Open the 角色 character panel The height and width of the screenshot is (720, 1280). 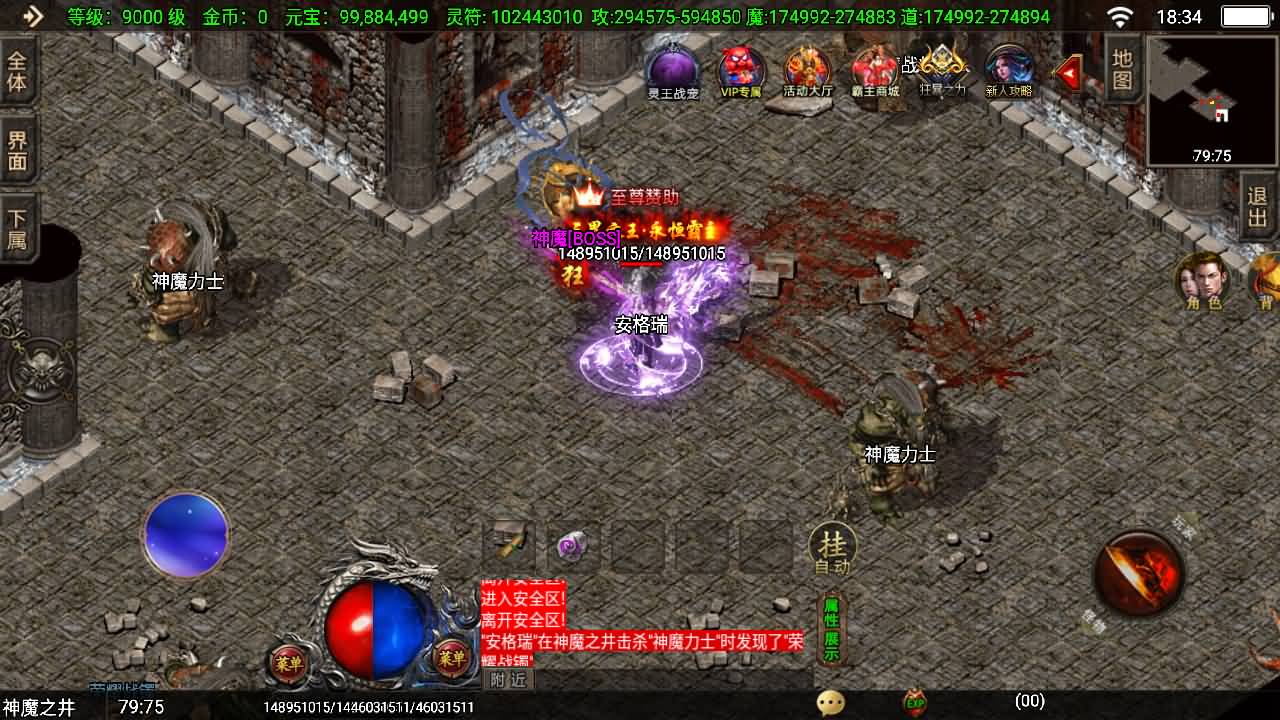(1205, 285)
